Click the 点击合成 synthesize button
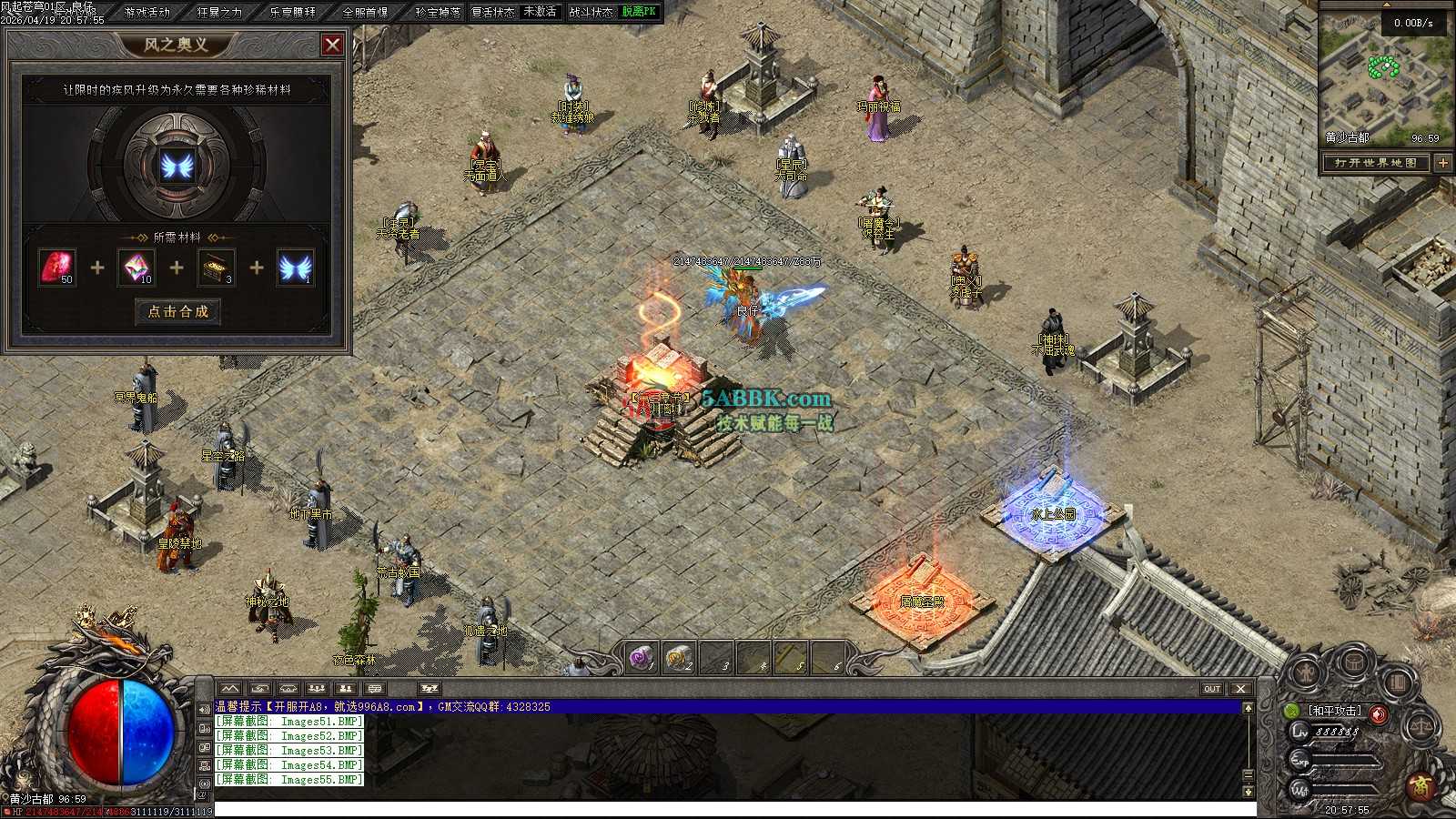This screenshot has height=819, width=1456. click(x=178, y=311)
